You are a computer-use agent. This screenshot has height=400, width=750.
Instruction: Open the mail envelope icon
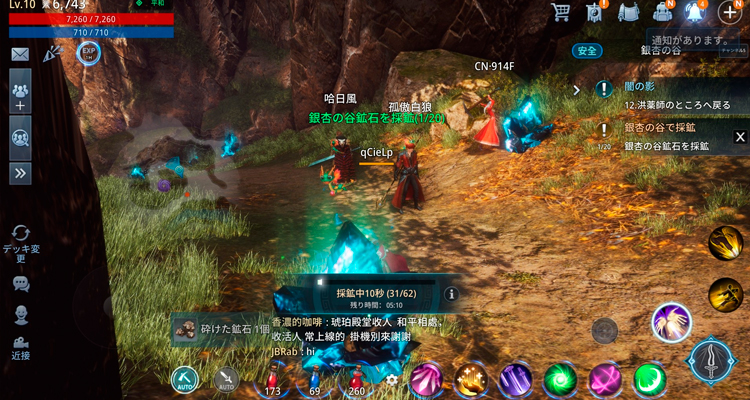click(20, 54)
